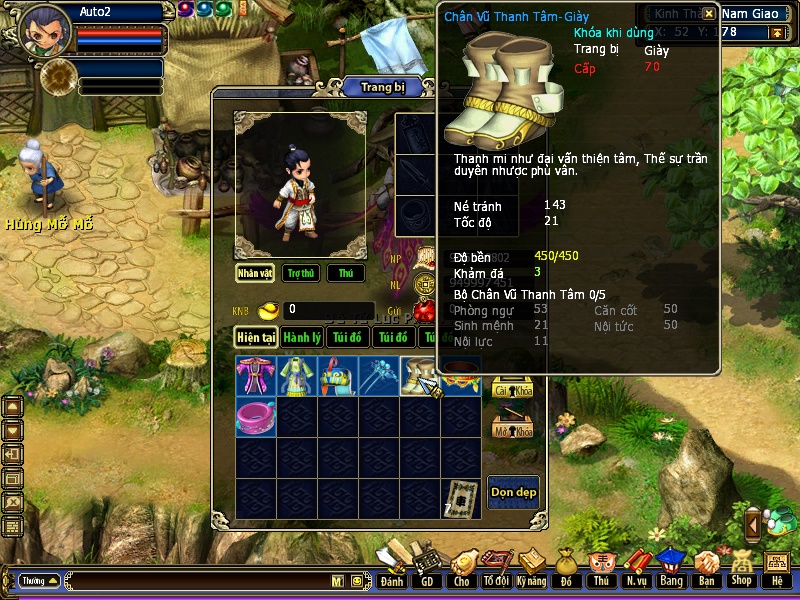This screenshot has height=600, width=800.
Task: Show the Hiện tại inventory tab
Action: click(256, 338)
